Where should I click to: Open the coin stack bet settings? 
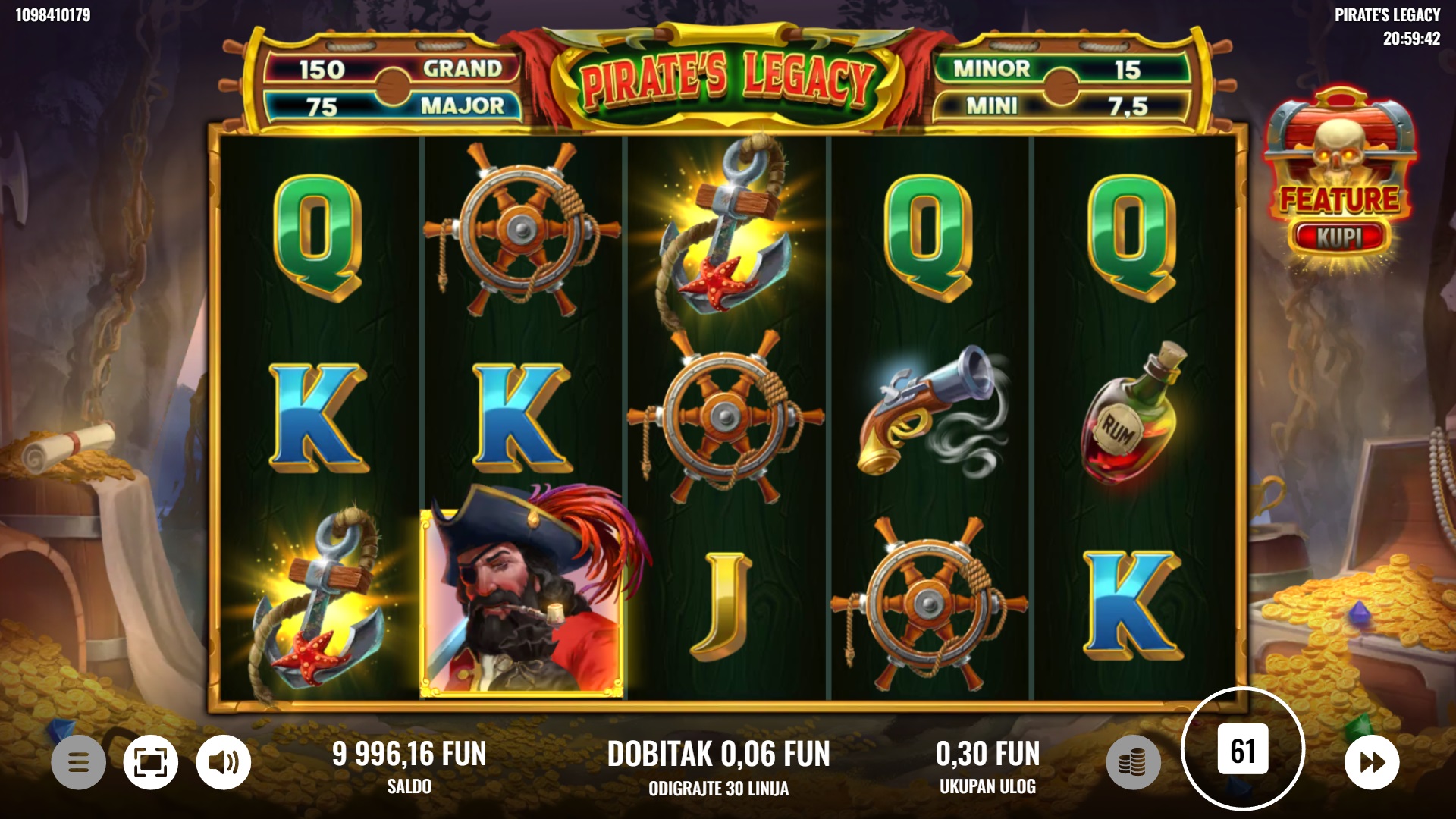1133,761
